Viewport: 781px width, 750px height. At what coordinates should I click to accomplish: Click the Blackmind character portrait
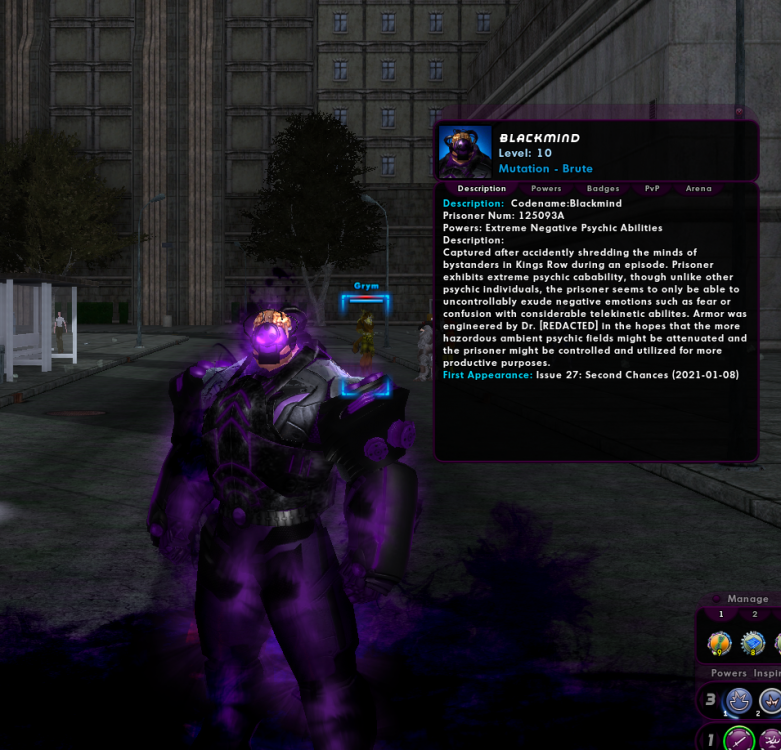[465, 152]
